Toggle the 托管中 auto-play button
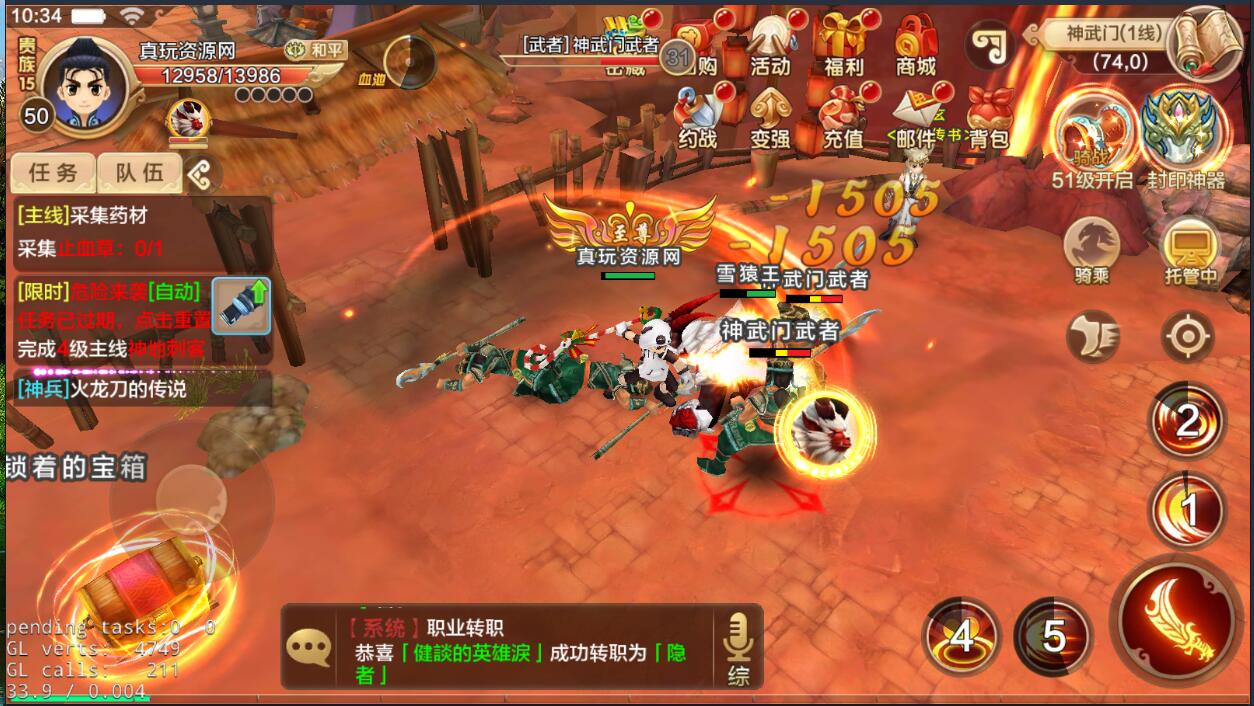Screen dimensions: 1254x706 point(1190,250)
